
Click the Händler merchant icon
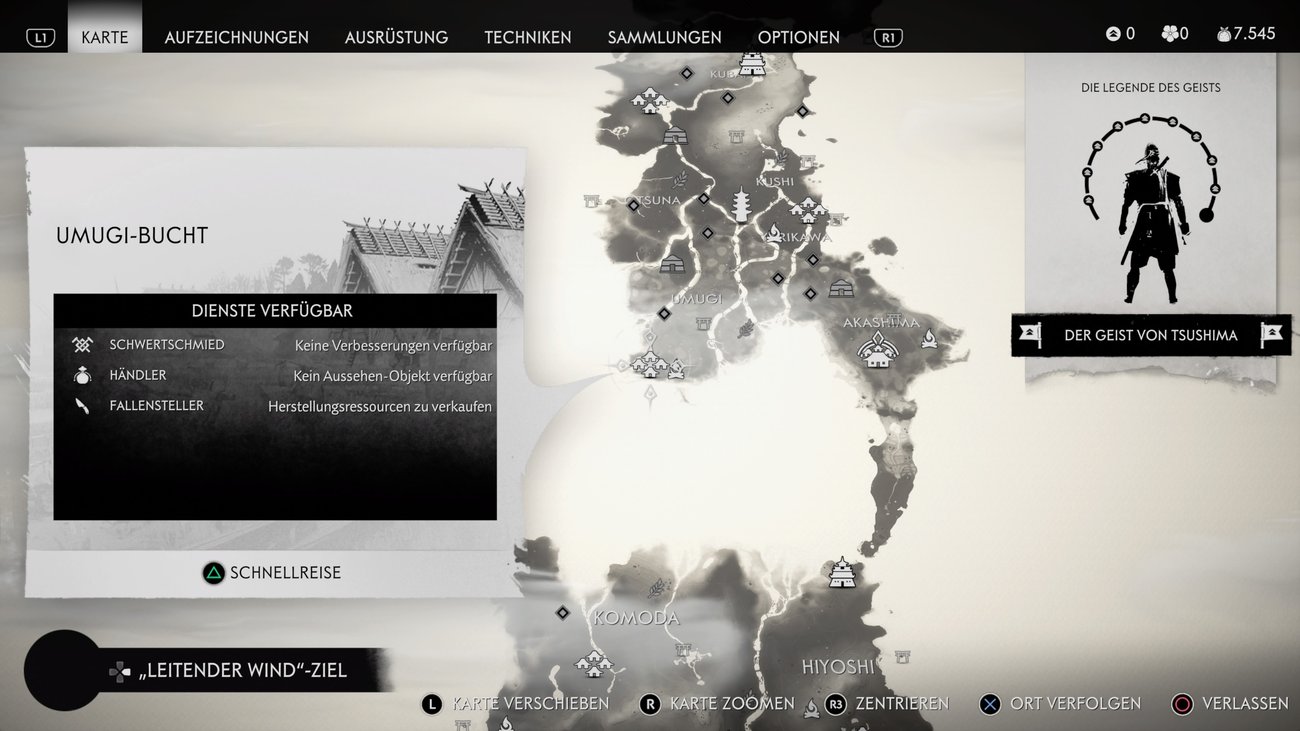(x=82, y=375)
